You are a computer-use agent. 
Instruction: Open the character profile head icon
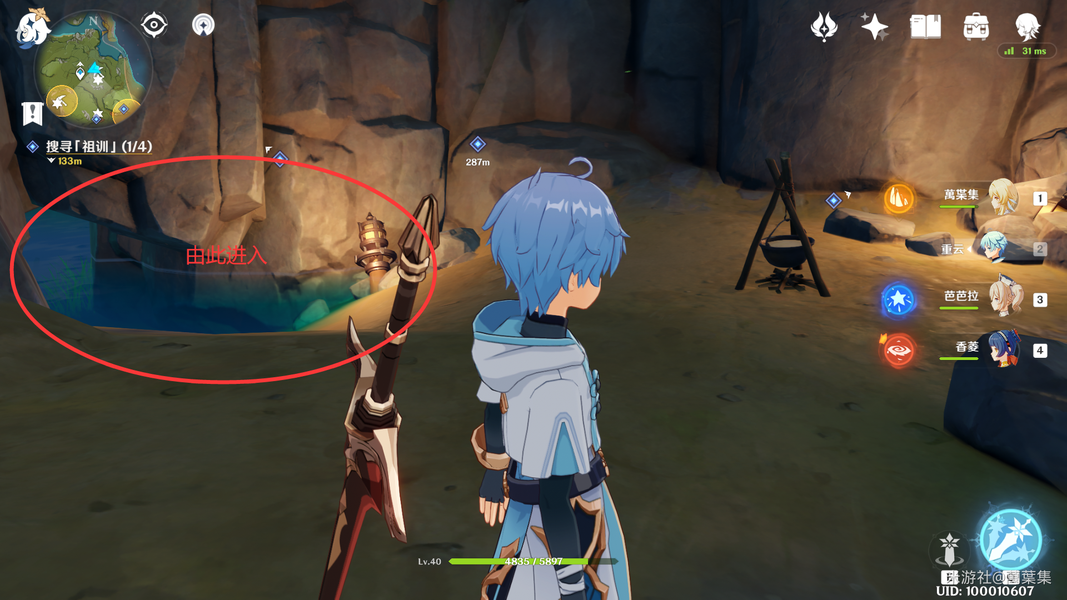click(1027, 27)
